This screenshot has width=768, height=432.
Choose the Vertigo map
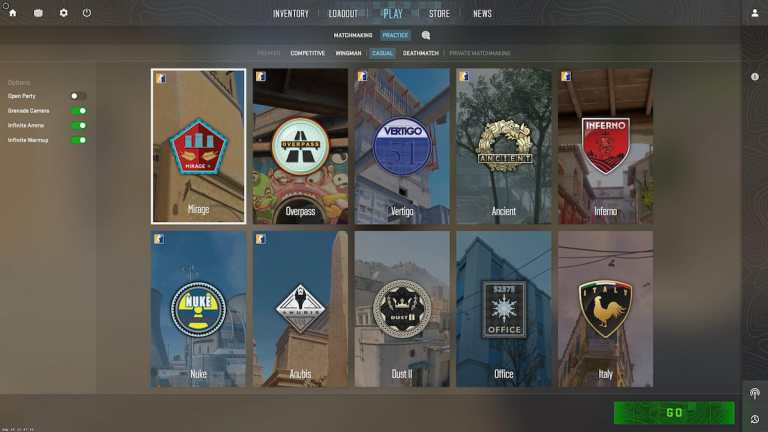point(402,146)
